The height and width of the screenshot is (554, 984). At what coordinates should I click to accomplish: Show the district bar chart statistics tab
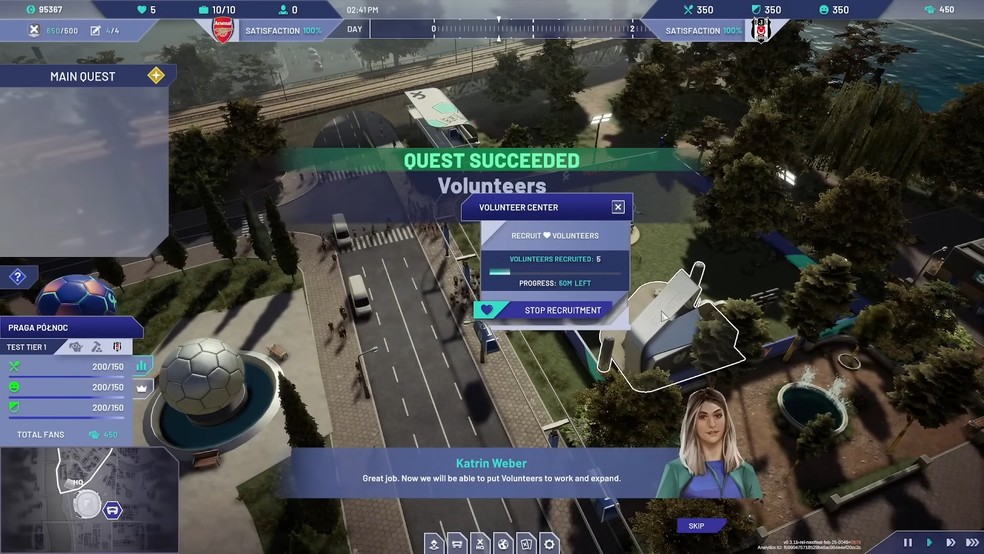142,365
